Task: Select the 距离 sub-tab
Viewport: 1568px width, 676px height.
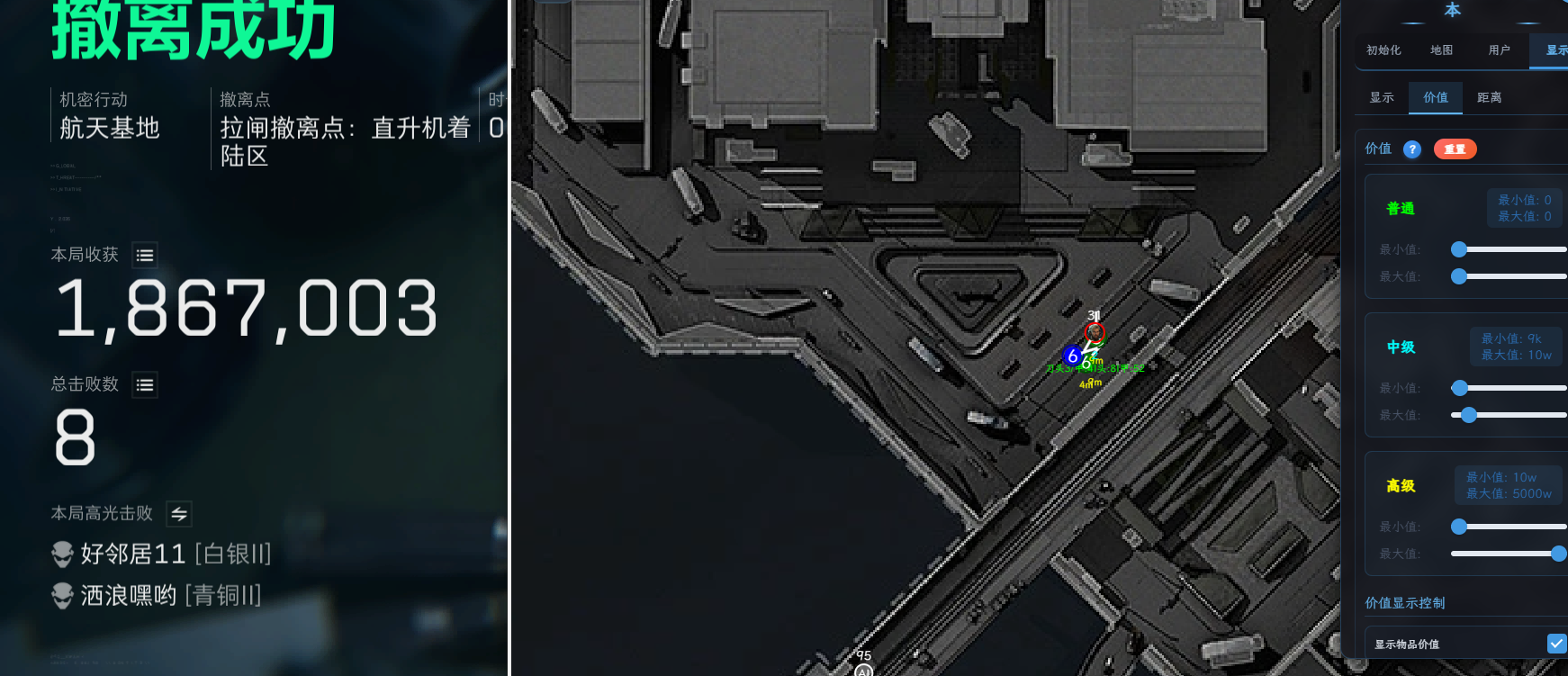Action: [1490, 97]
